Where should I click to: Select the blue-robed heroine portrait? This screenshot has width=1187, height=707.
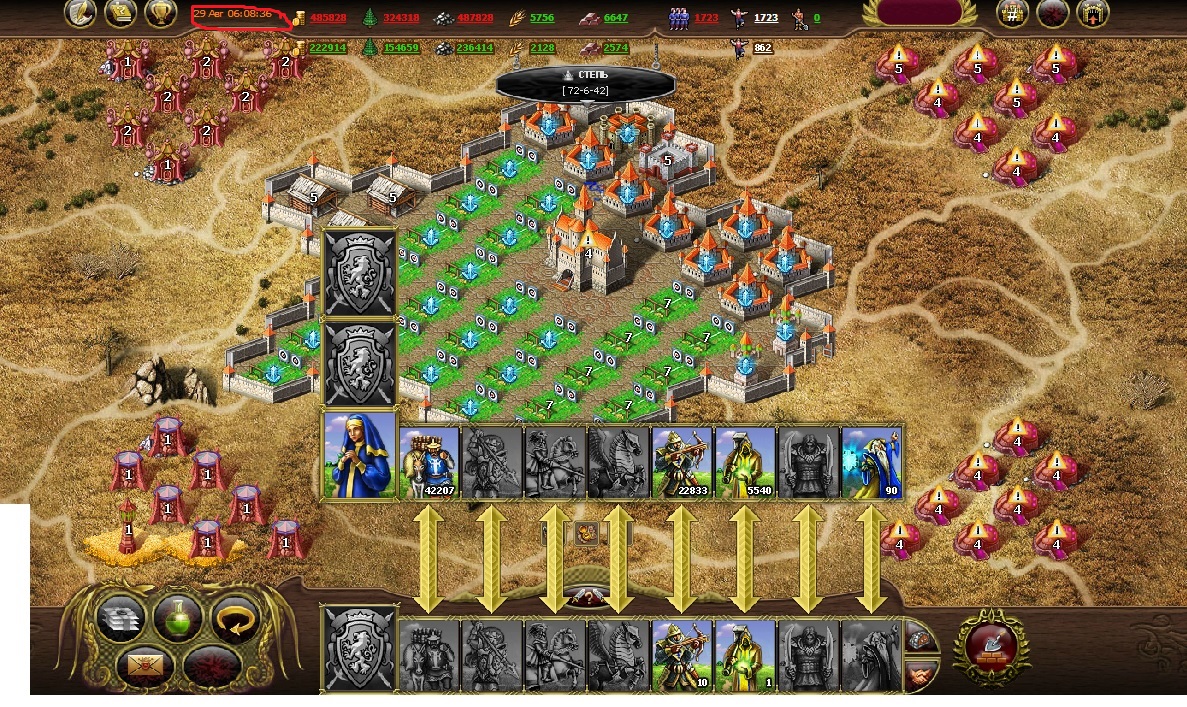[x=359, y=456]
